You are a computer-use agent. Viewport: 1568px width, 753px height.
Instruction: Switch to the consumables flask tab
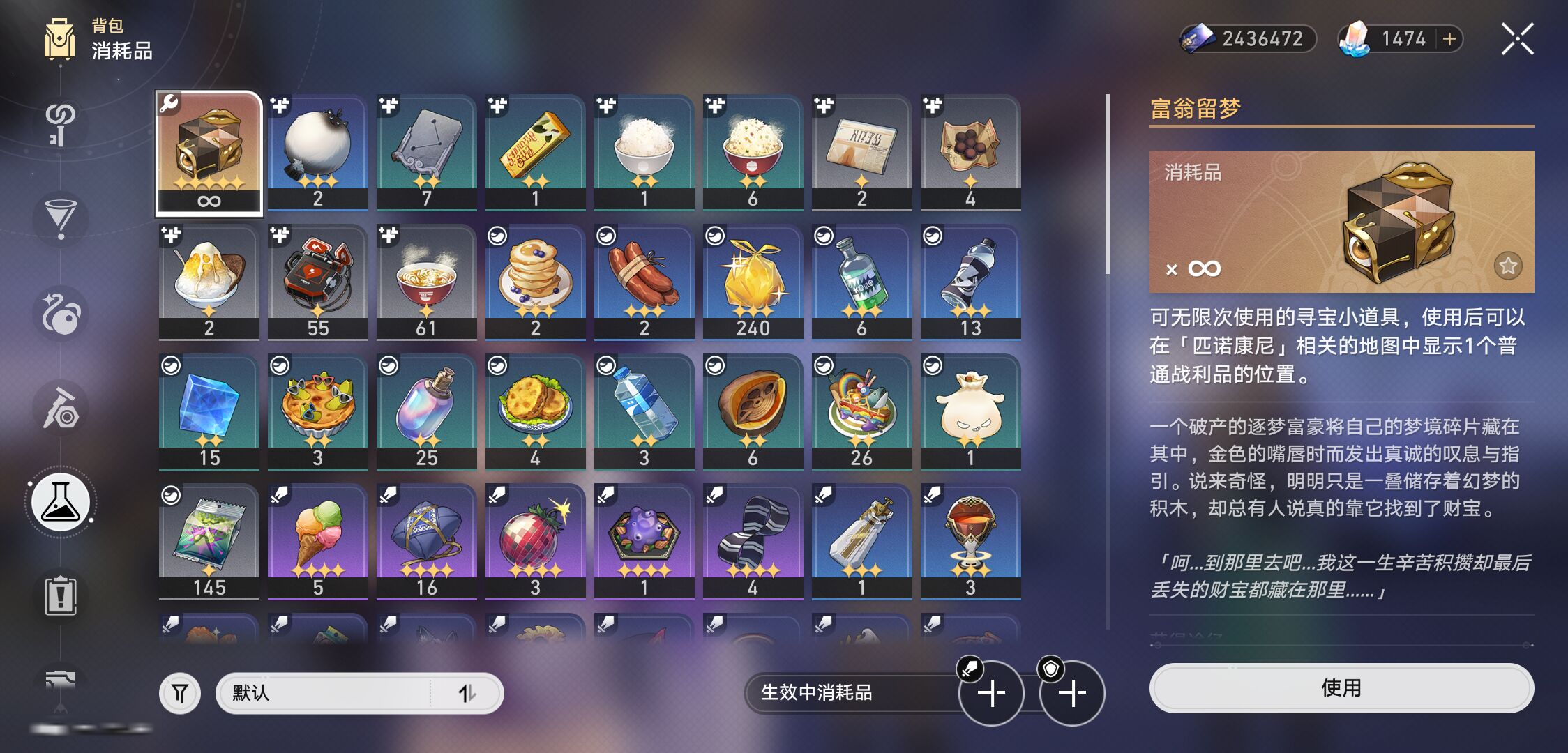pos(61,503)
